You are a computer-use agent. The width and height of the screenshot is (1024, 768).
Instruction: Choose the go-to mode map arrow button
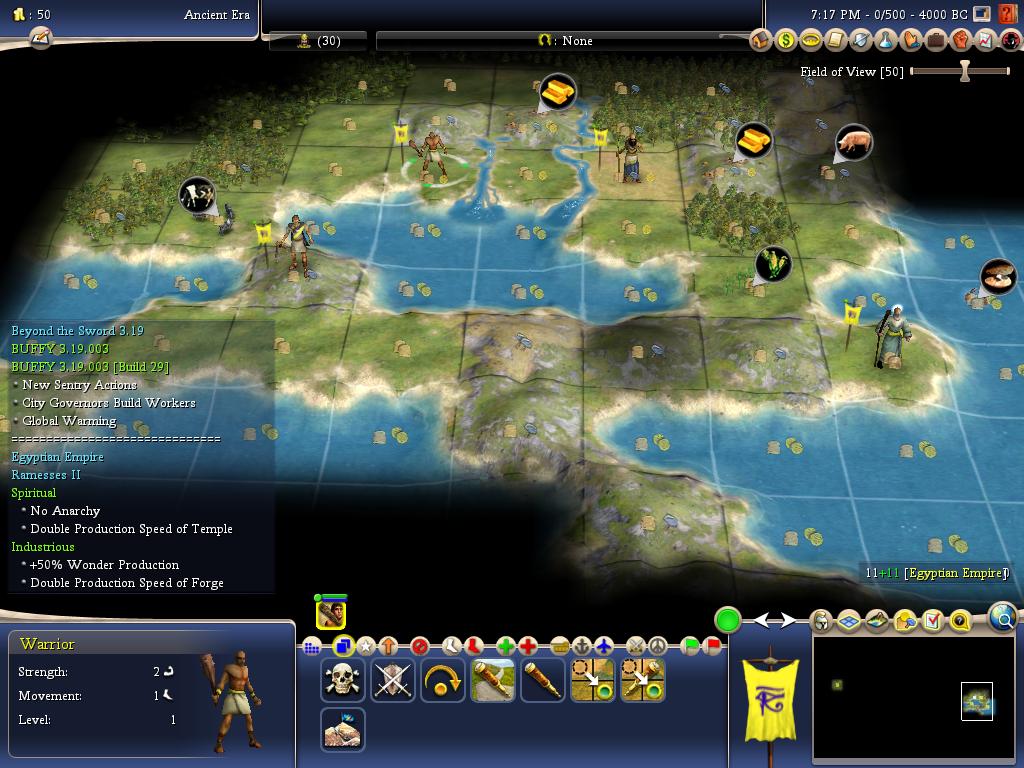click(x=592, y=680)
